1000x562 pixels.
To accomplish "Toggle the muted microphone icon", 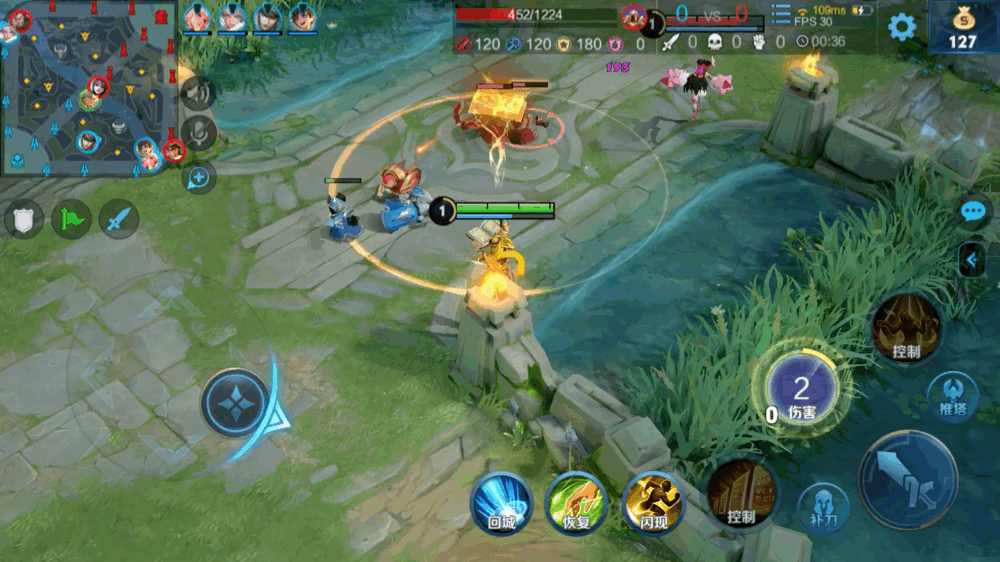I will pos(199,134).
